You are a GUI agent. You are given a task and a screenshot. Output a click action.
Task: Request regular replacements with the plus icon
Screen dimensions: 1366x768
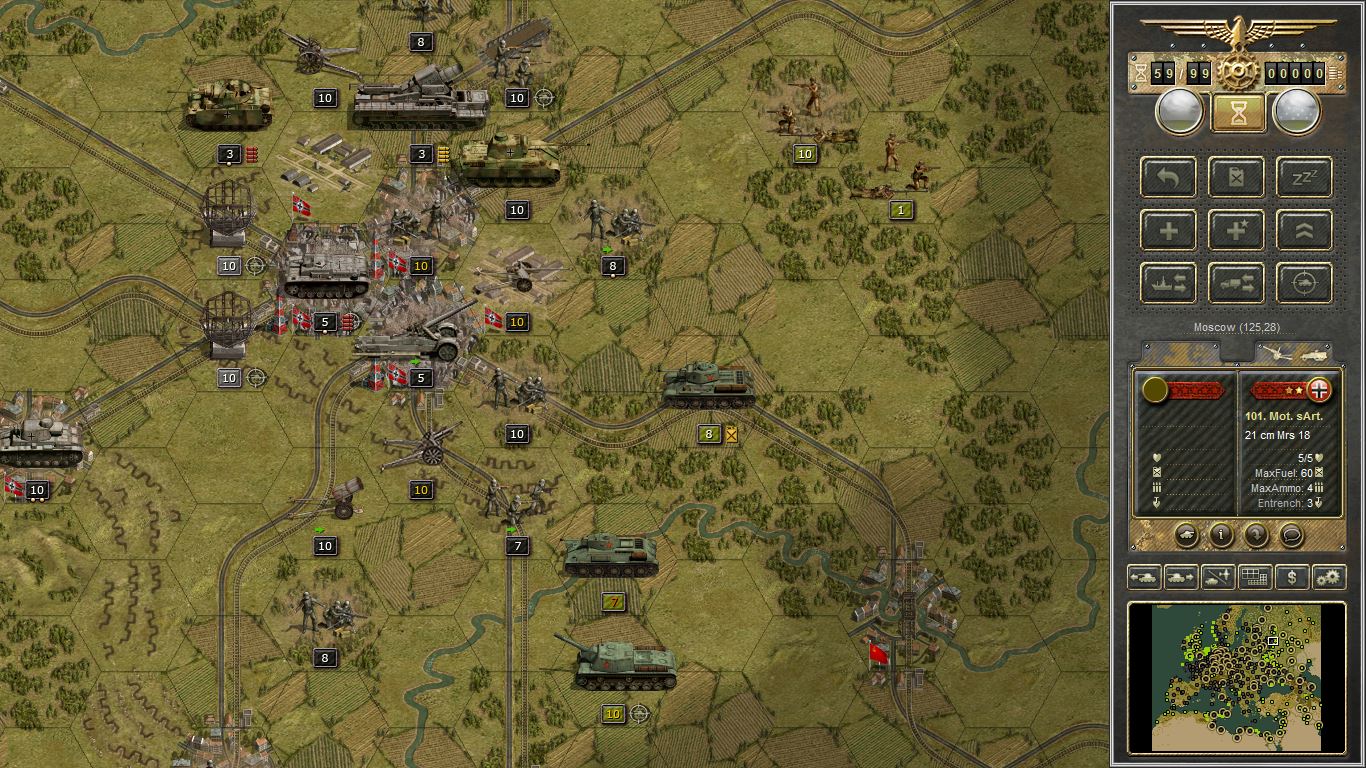click(1168, 230)
